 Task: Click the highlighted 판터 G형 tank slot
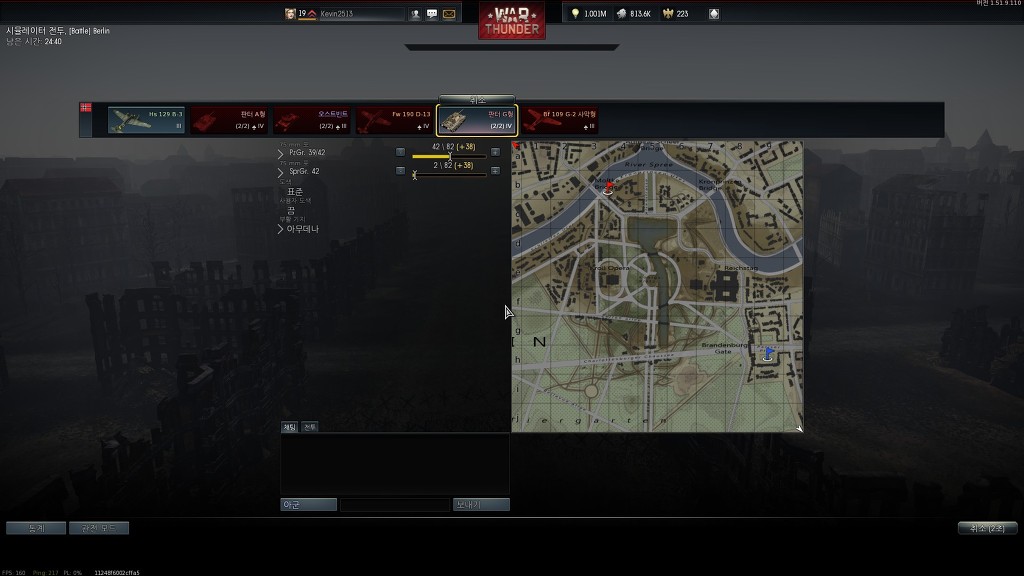[x=477, y=120]
